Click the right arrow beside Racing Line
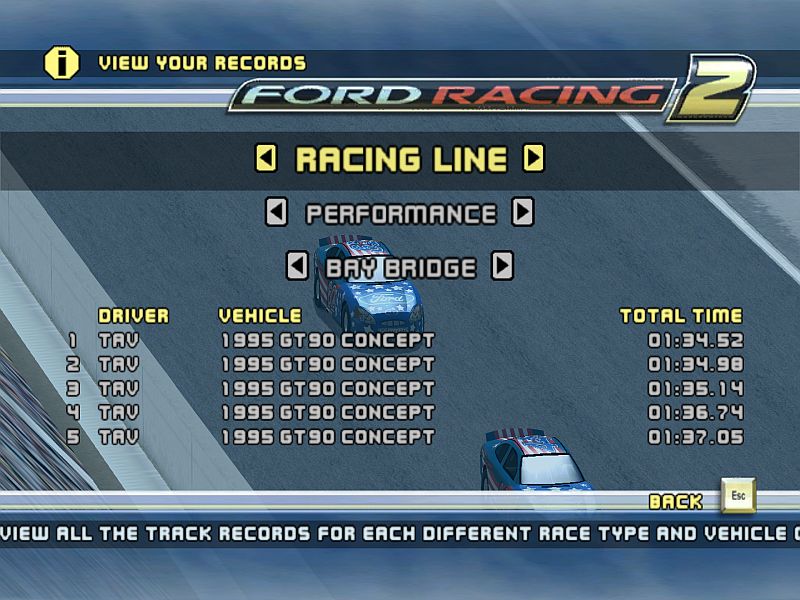This screenshot has width=800, height=600. pos(534,158)
